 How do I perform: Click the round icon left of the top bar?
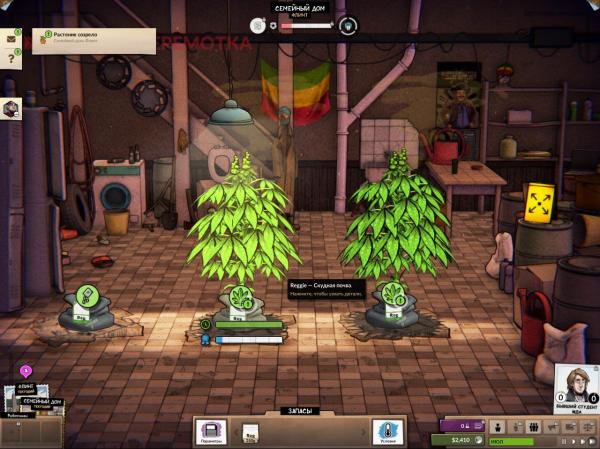coord(258,26)
